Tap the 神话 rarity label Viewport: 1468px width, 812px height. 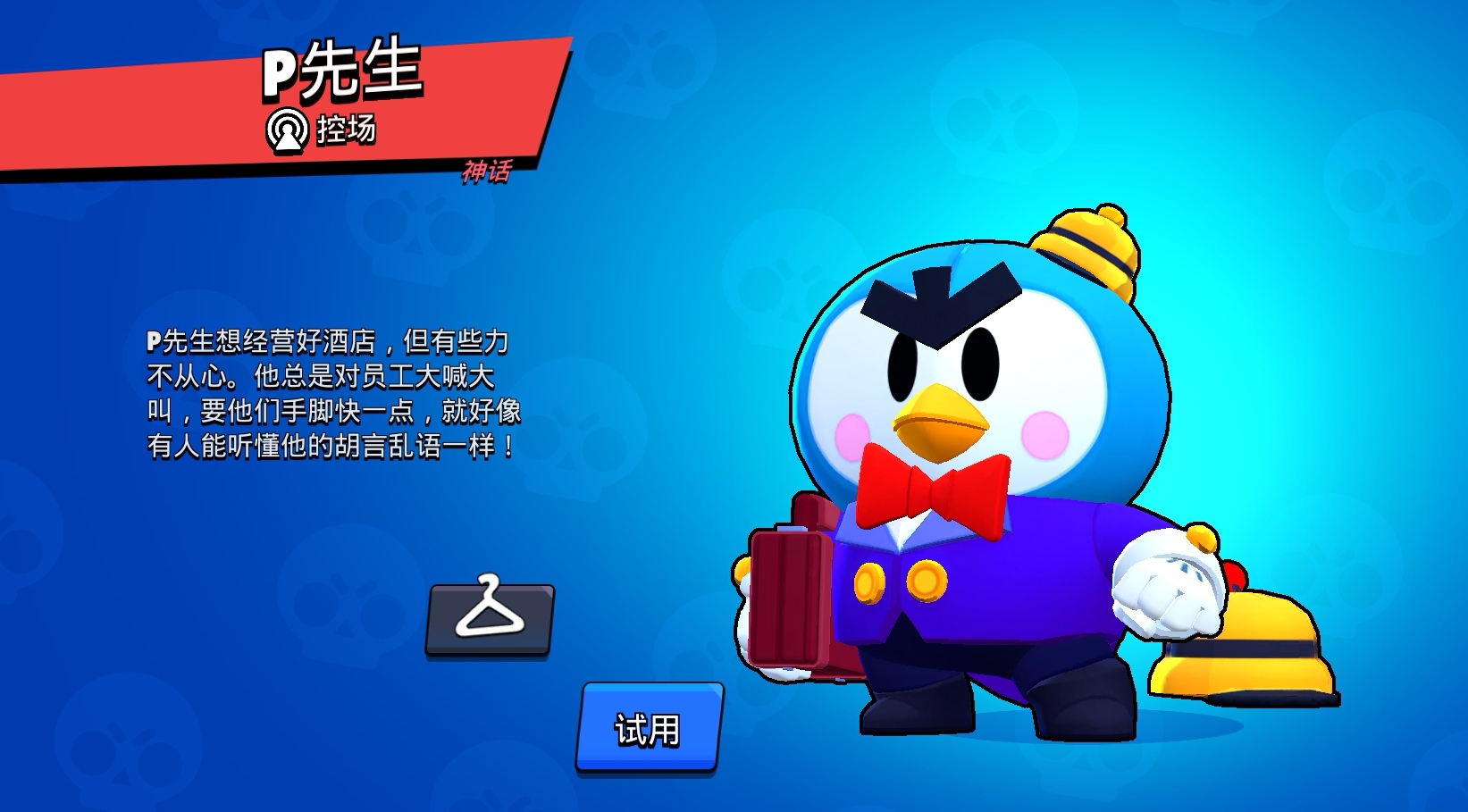(487, 172)
